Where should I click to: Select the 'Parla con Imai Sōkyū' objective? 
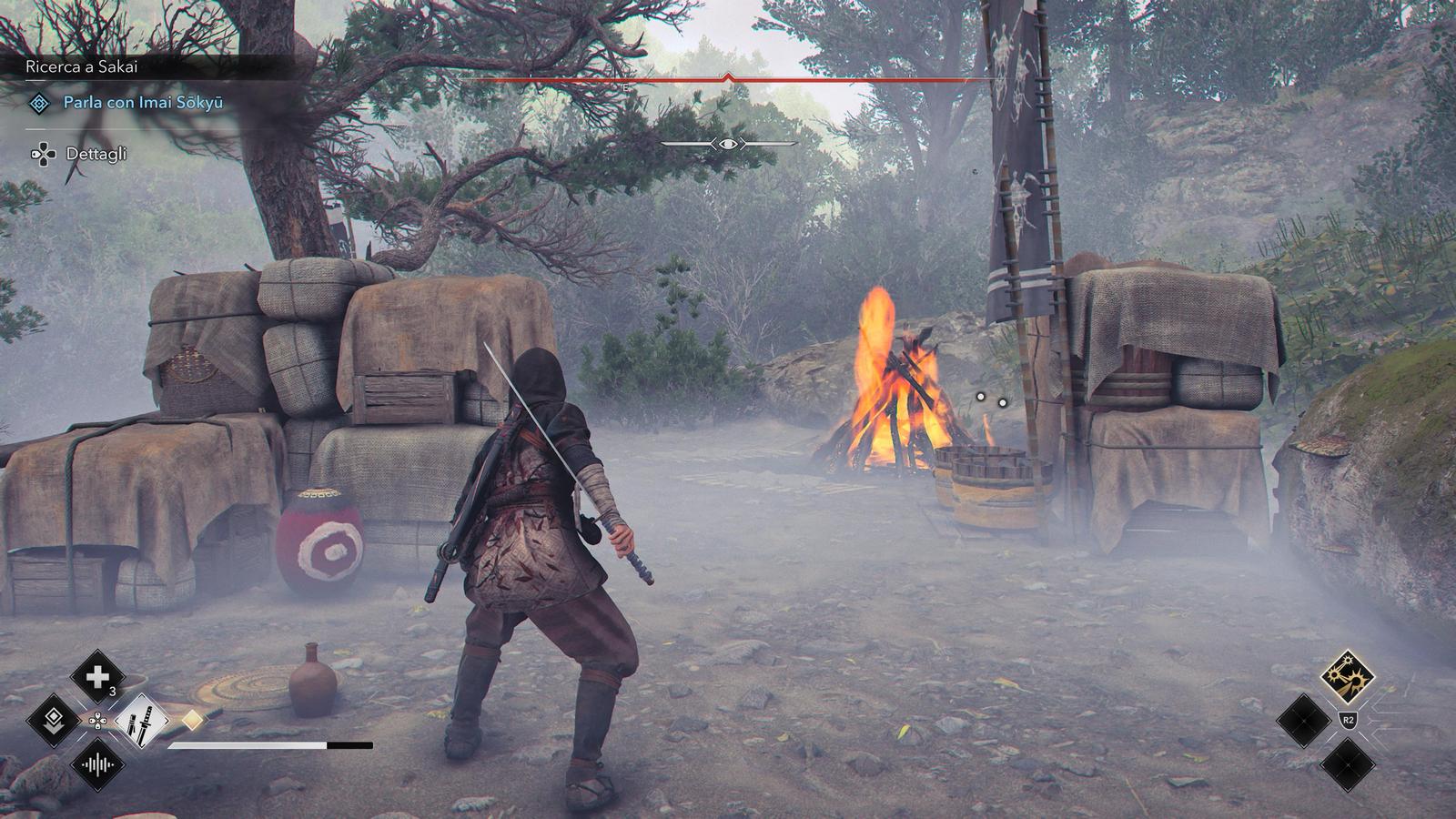point(143,103)
